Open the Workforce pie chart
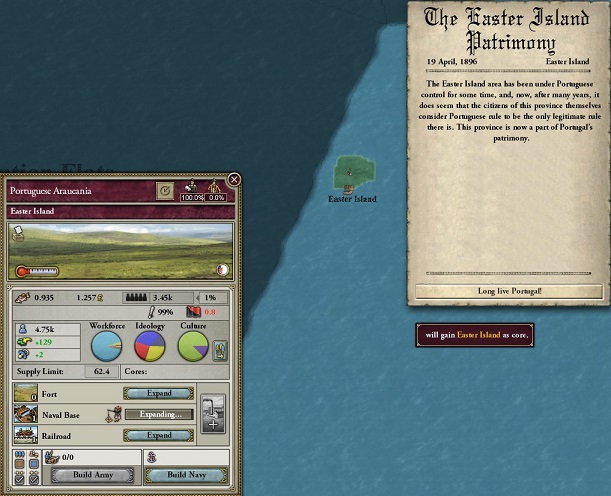The width and height of the screenshot is (611, 496). click(107, 346)
